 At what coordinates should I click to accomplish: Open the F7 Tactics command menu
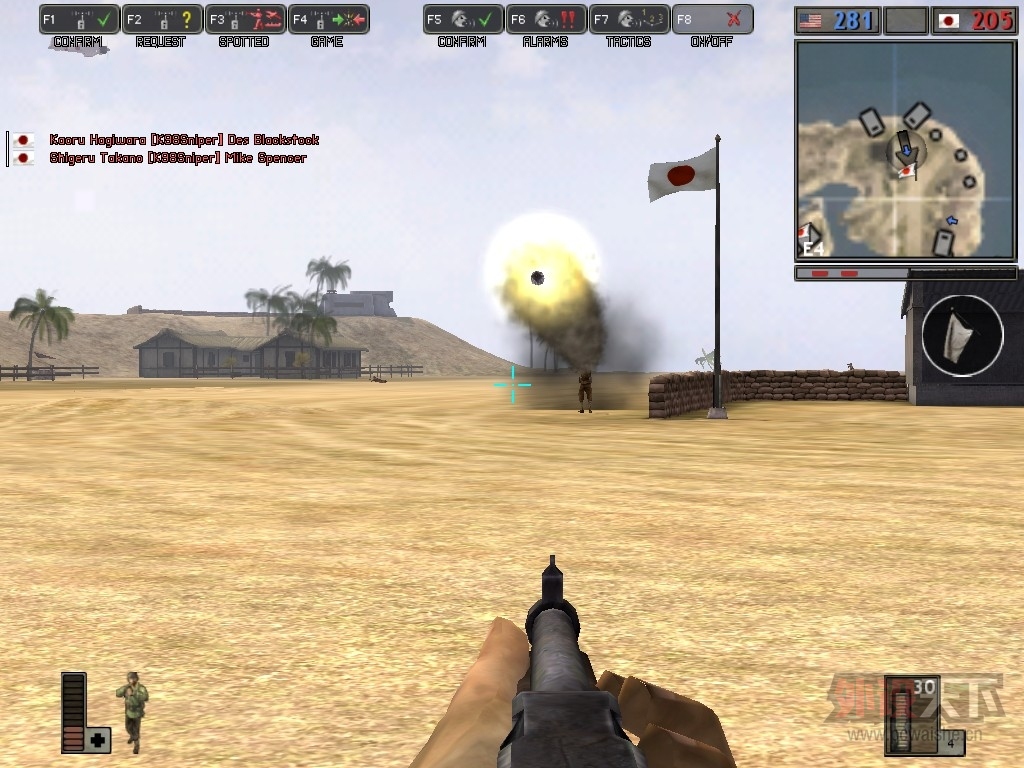click(x=629, y=20)
